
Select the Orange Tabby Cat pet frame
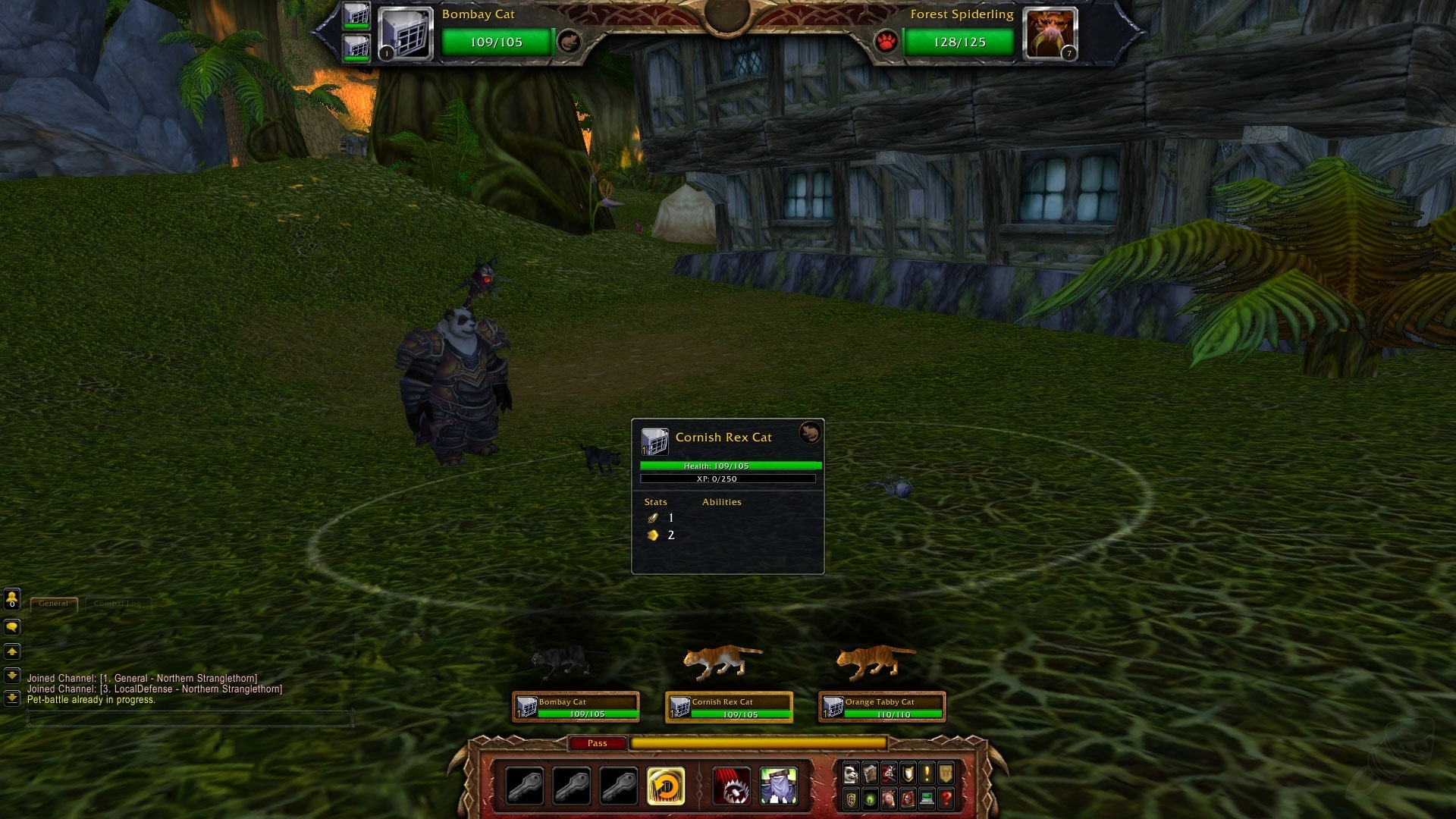[880, 706]
